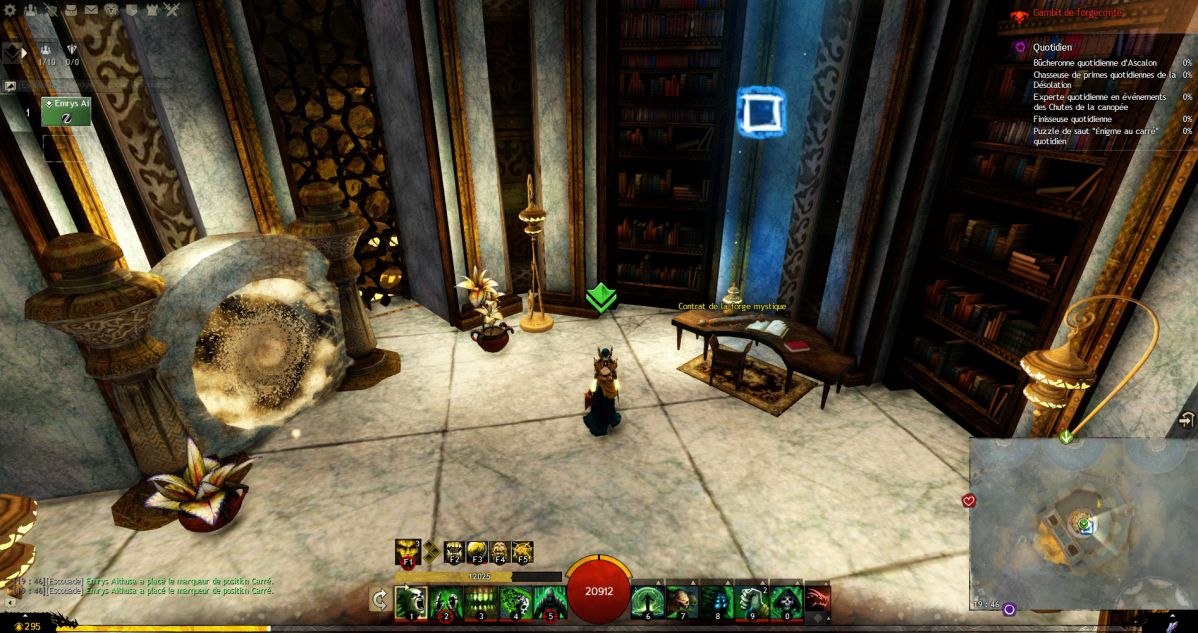
Task: Trigger the hooded figure skill in slot 5
Action: click(x=549, y=602)
